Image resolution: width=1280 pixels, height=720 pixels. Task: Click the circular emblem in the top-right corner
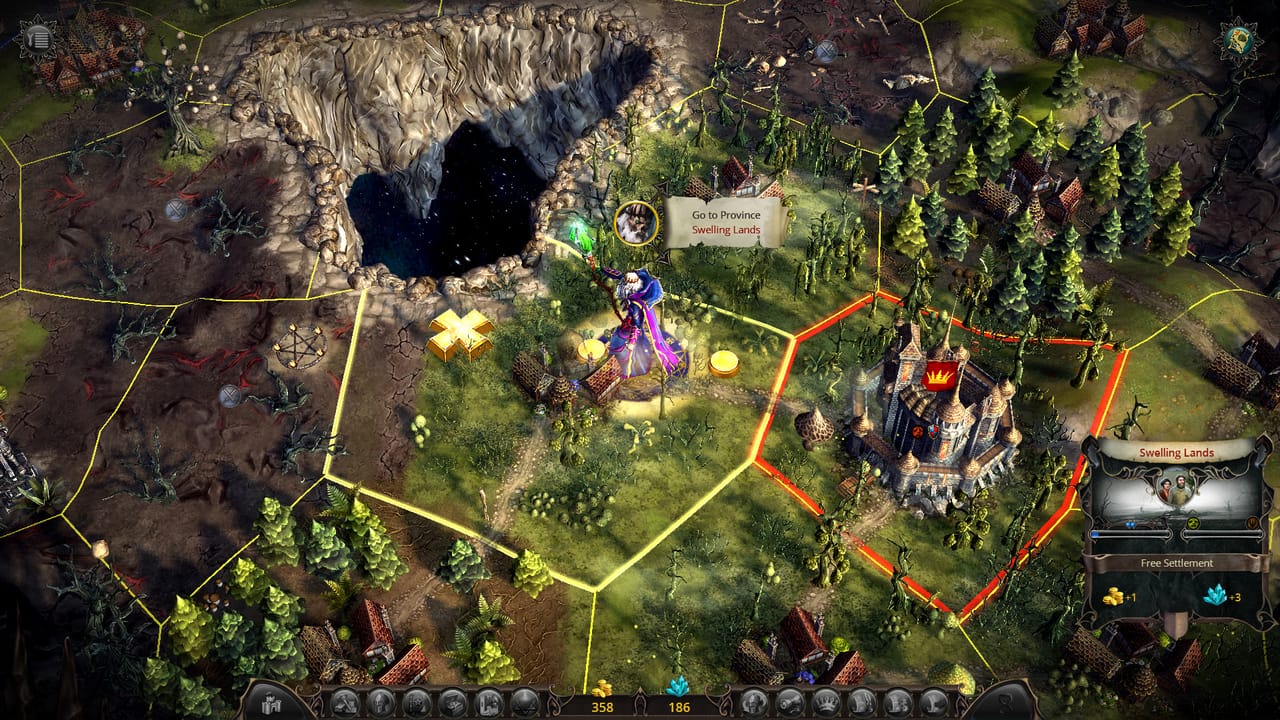(1237, 38)
